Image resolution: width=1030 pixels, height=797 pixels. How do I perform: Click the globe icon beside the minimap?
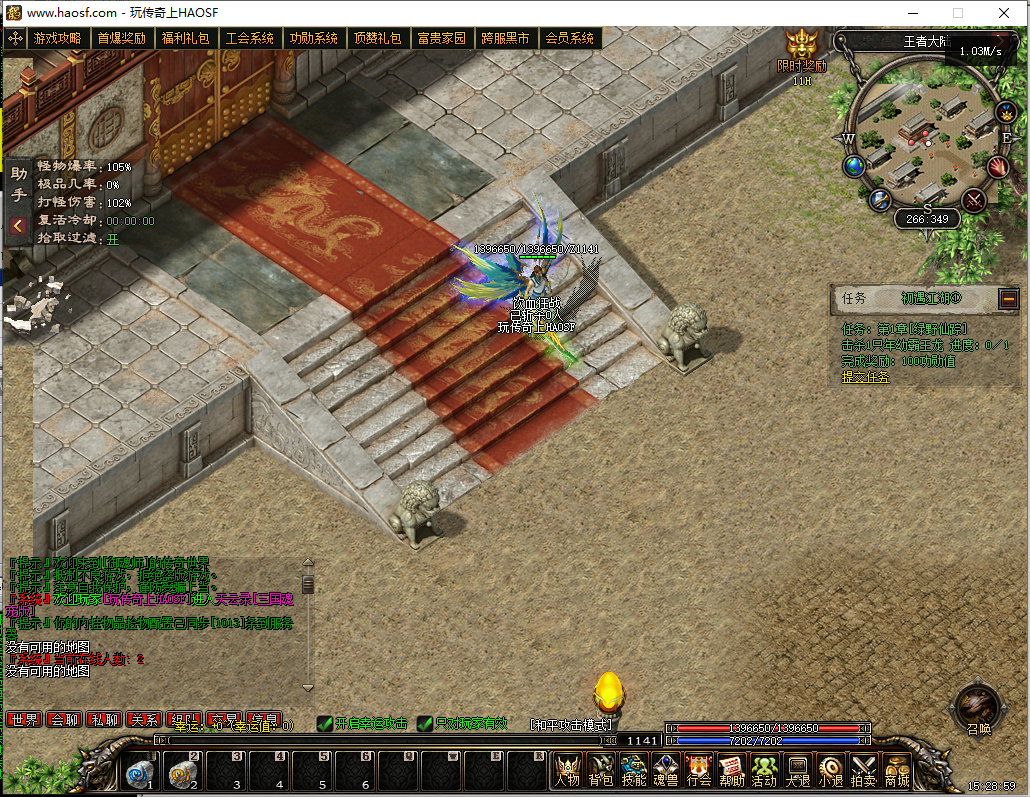click(854, 166)
